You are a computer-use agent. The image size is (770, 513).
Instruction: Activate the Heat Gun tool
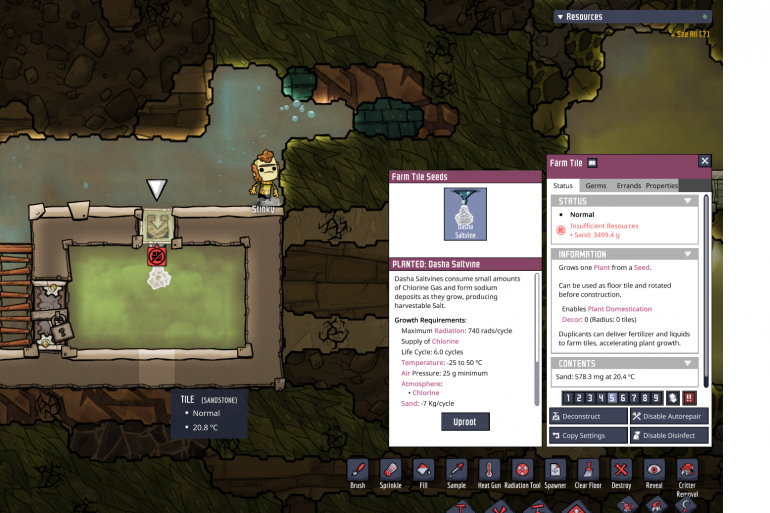(488, 471)
